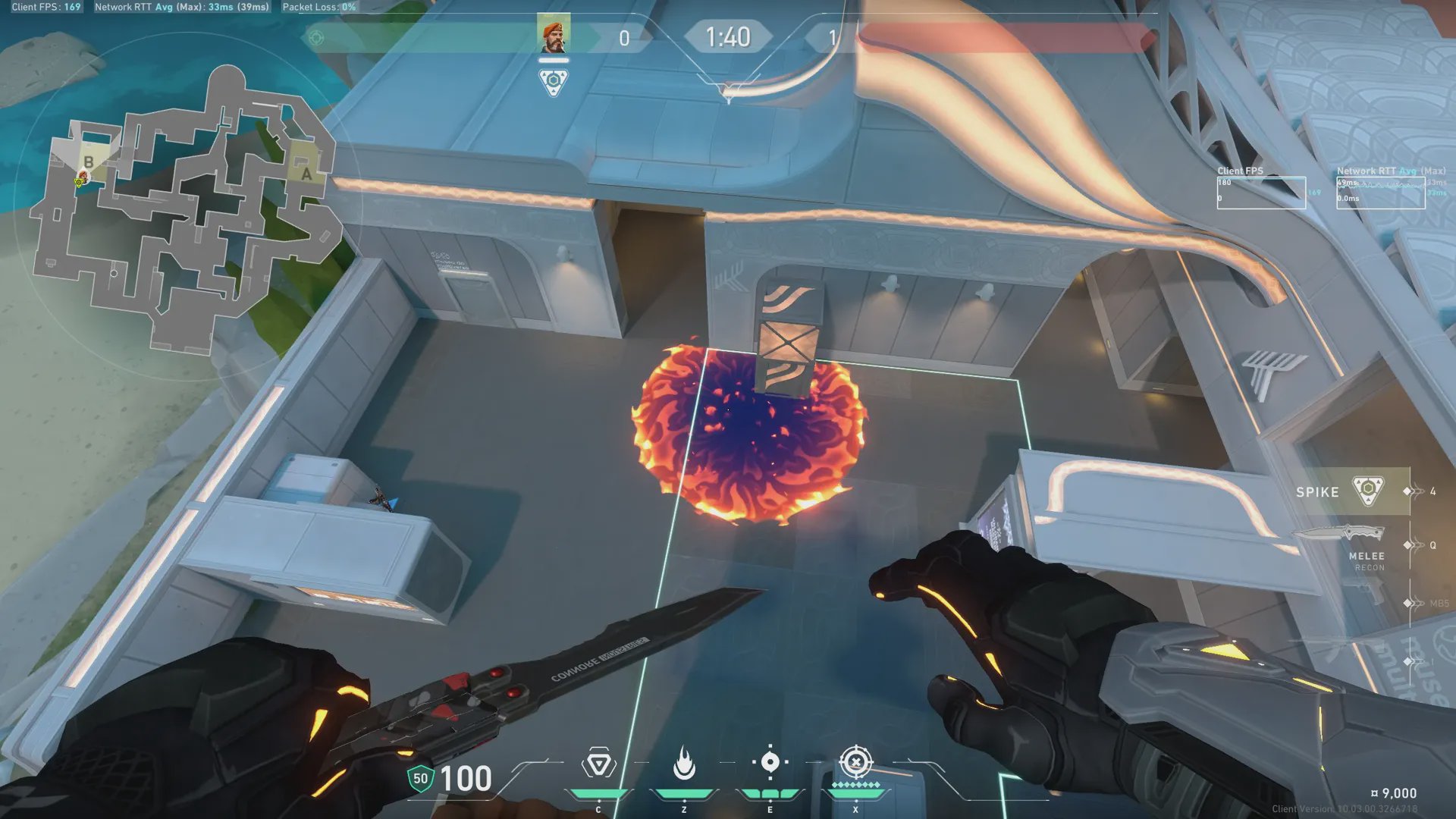Select the A site marker on minimap
Image resolution: width=1456 pixels, height=819 pixels.
(x=306, y=174)
